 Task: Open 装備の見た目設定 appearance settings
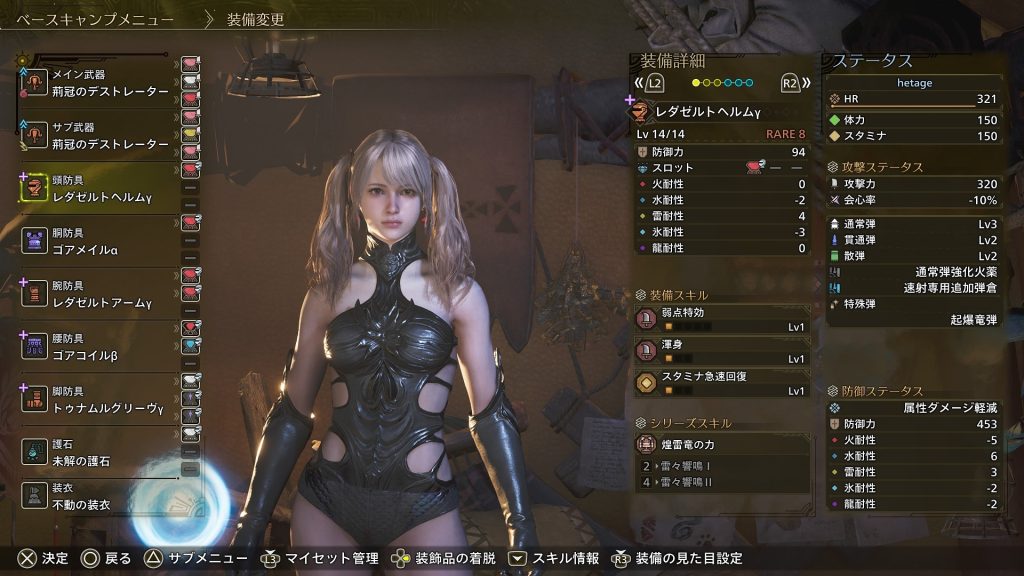click(x=678, y=558)
